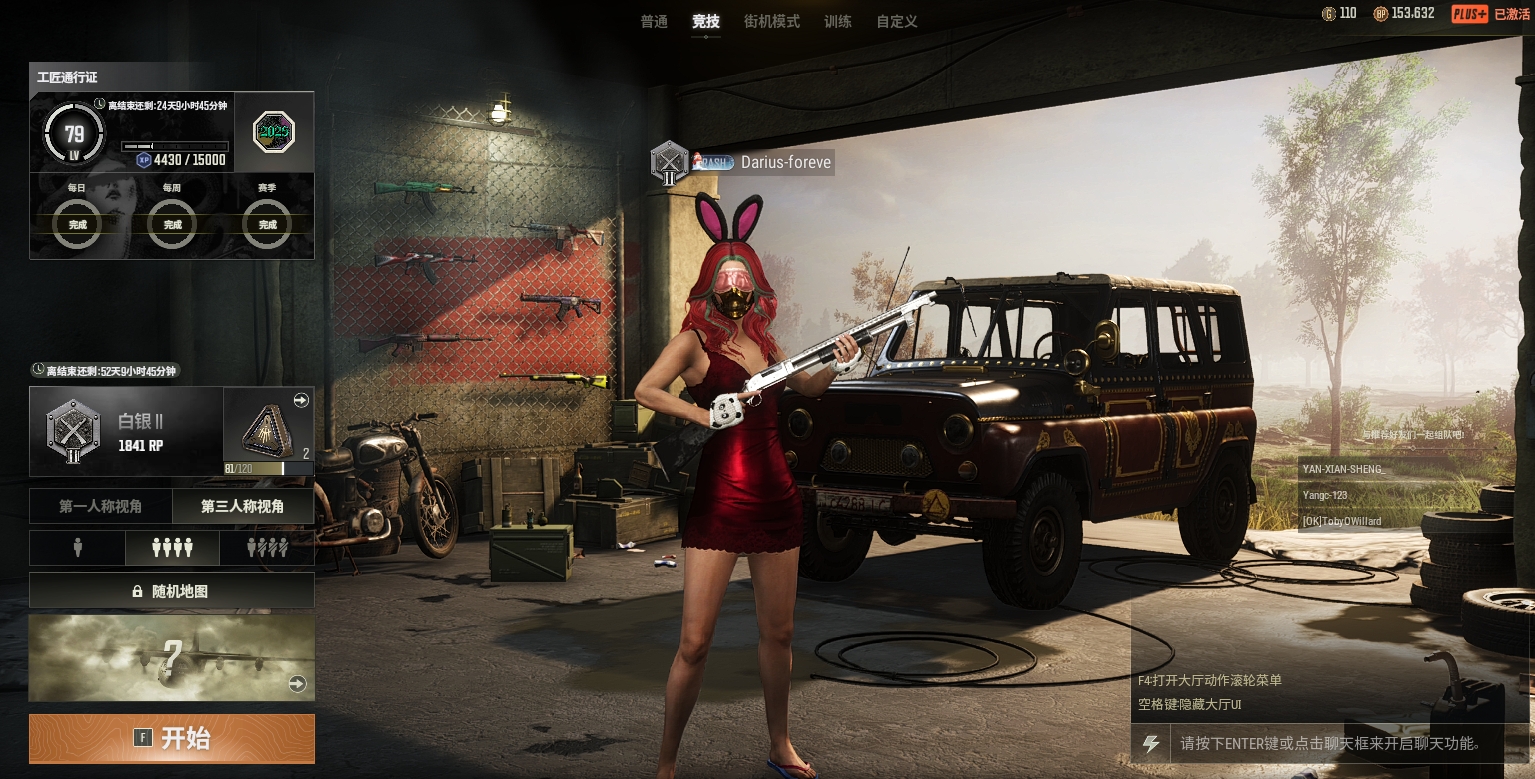Click the chat box to start chatting

(x=1328, y=744)
